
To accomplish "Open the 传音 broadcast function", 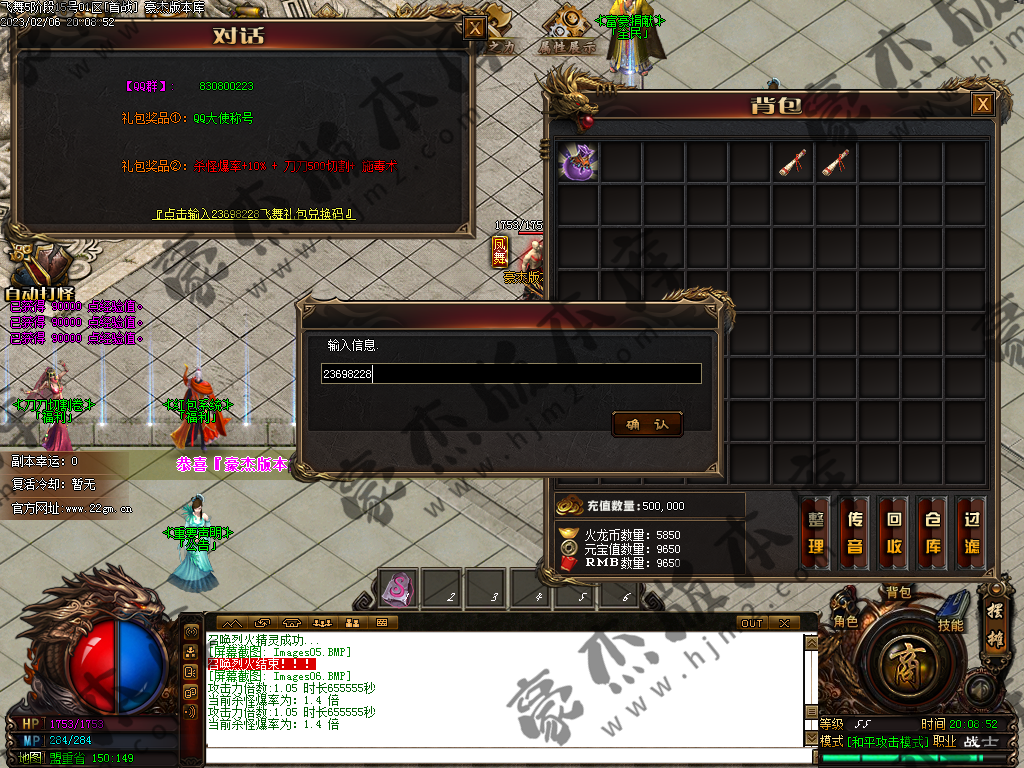I will tap(855, 533).
